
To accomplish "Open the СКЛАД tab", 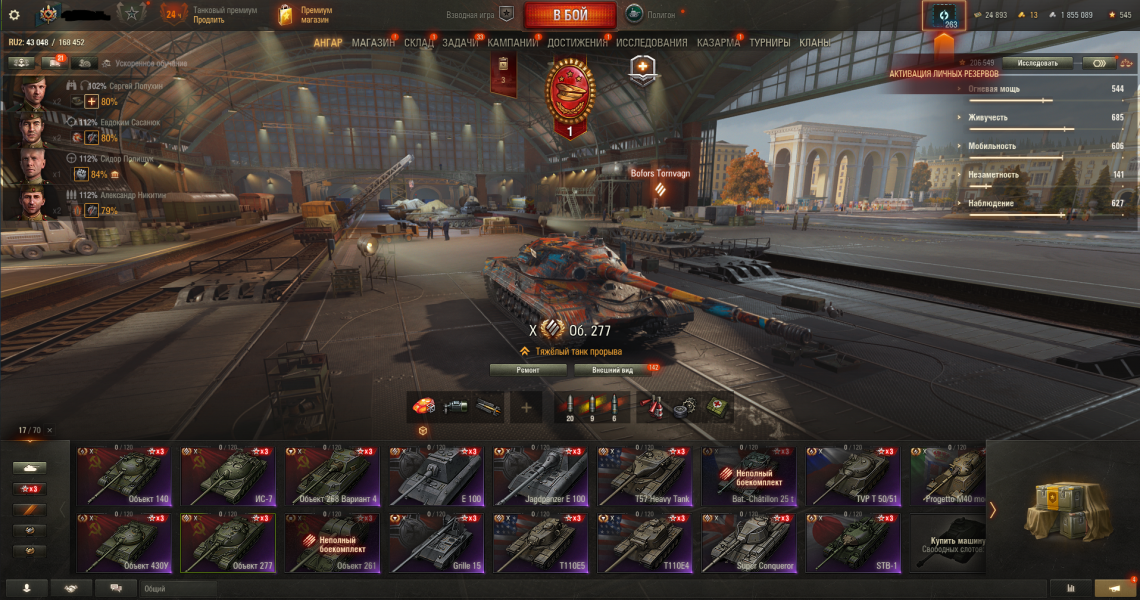I will (x=418, y=43).
